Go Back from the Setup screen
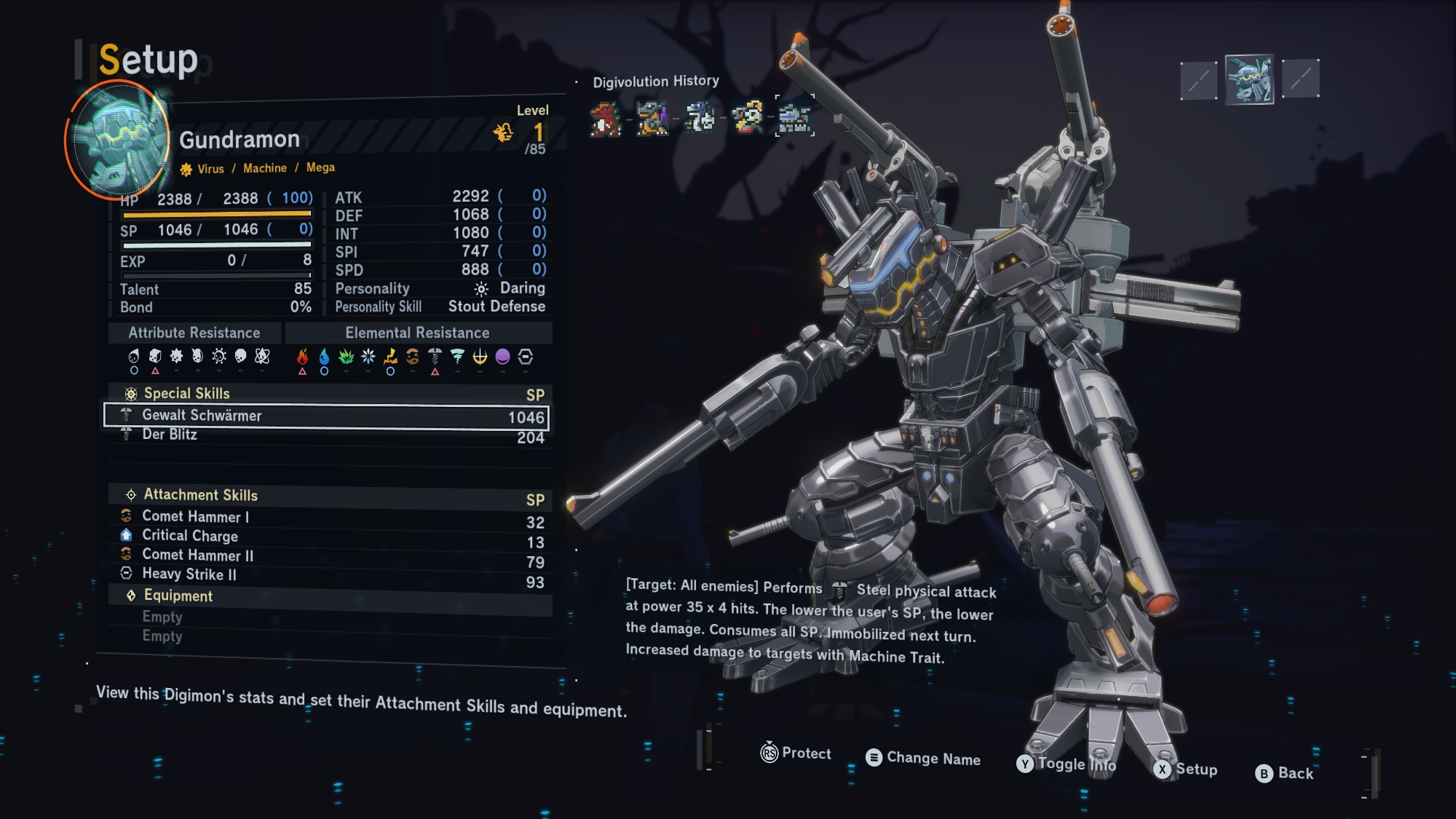Image resolution: width=1456 pixels, height=819 pixels. click(x=1285, y=773)
